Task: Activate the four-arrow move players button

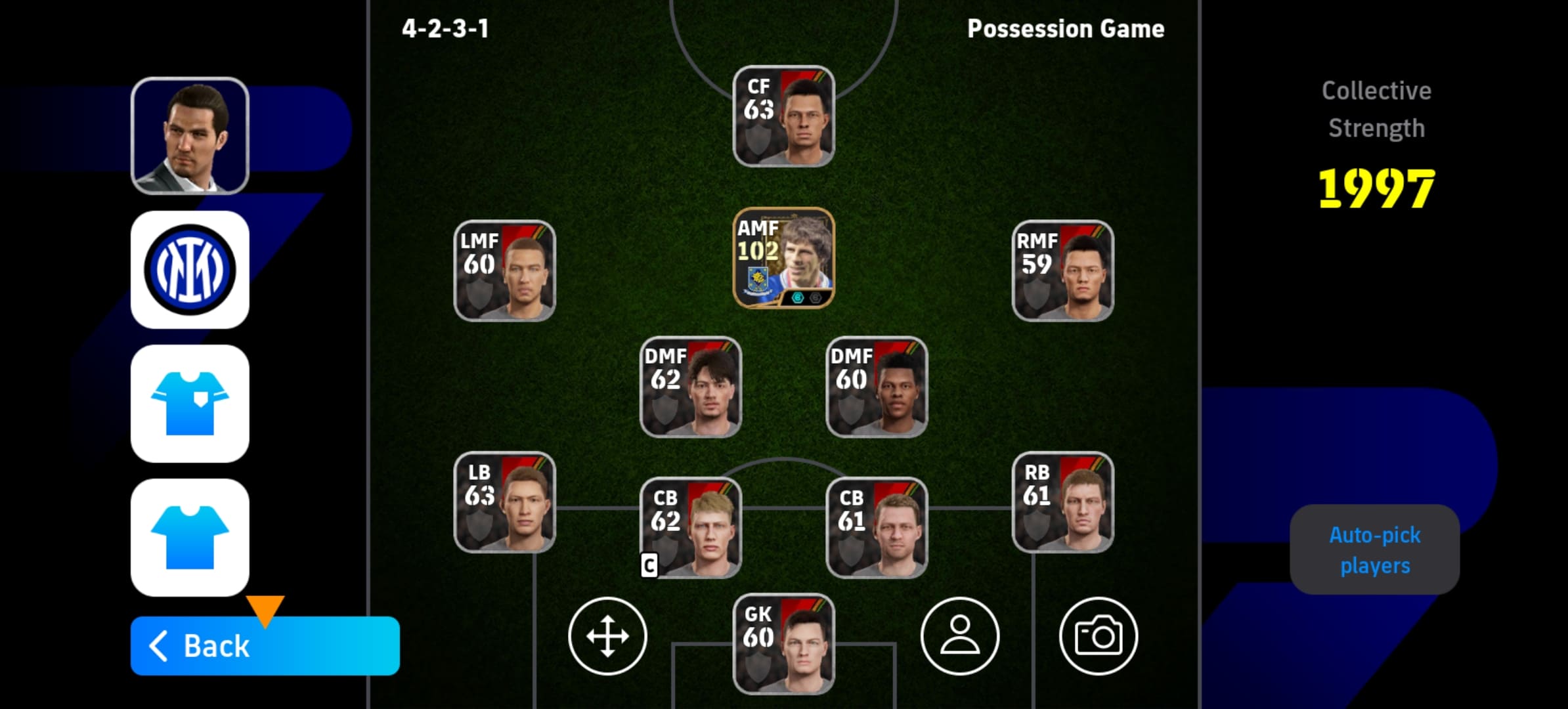Action: 607,636
